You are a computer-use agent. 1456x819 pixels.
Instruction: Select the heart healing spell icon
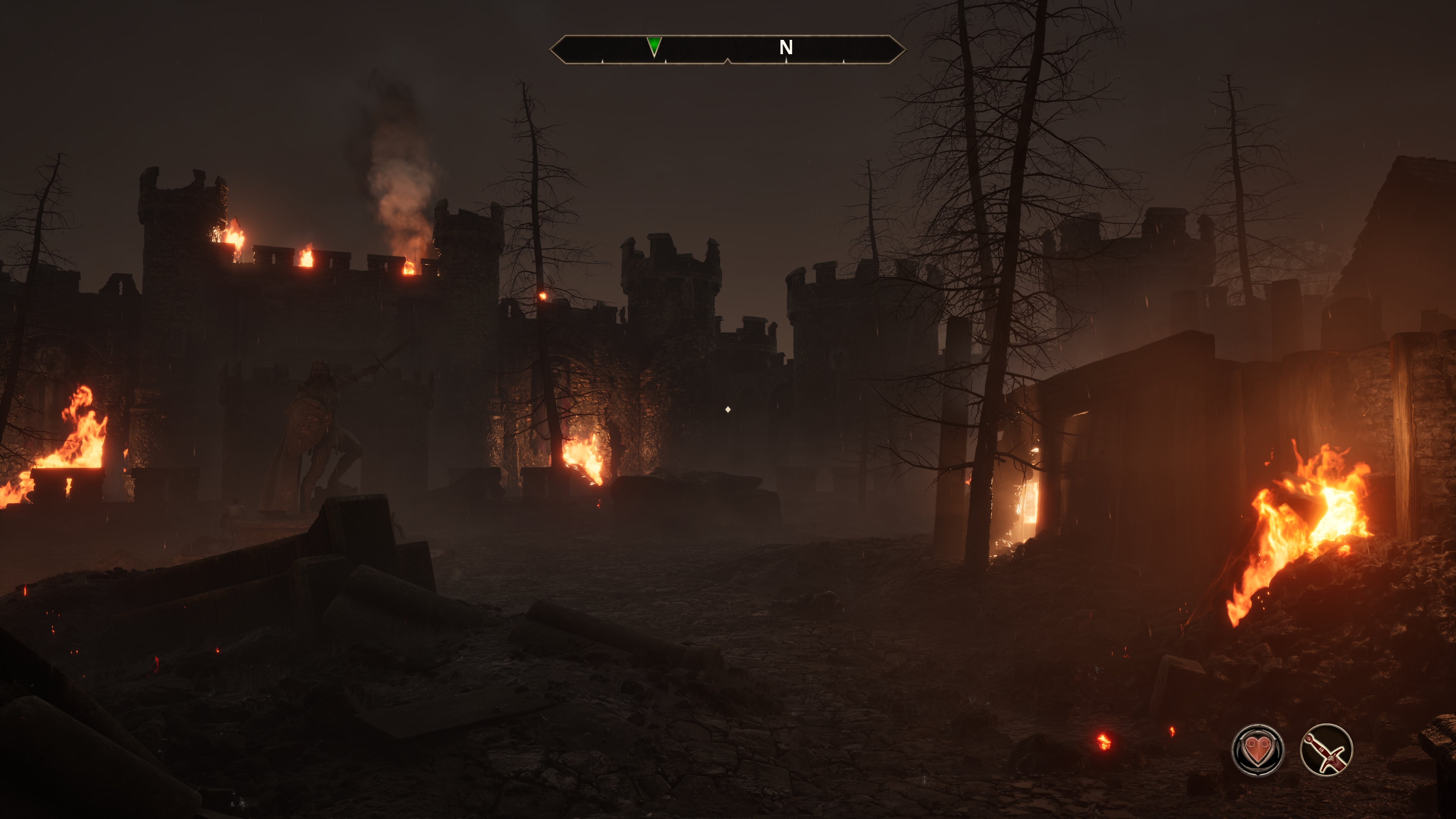point(1257,750)
